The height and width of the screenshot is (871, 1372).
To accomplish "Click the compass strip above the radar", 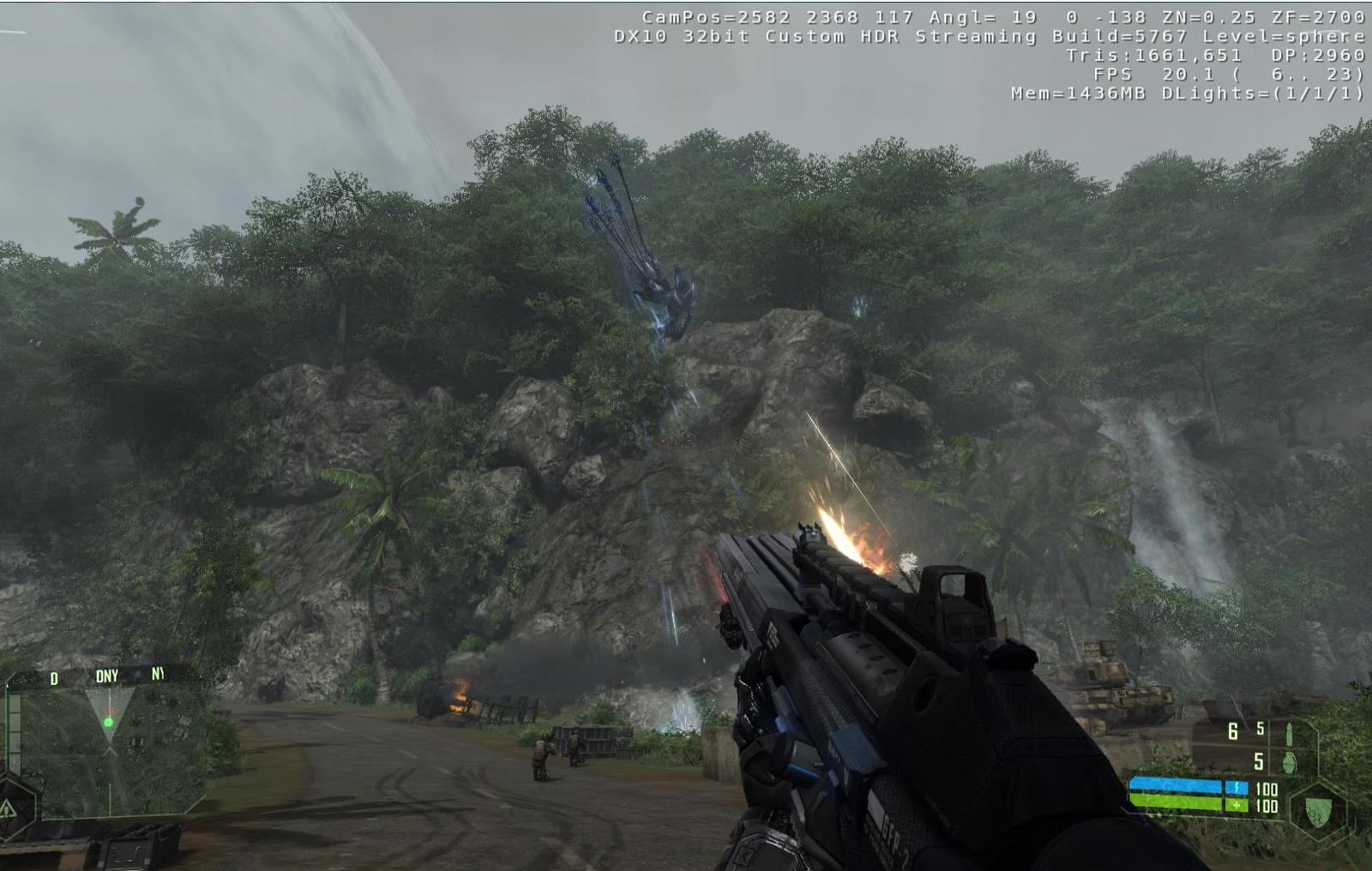I will (x=105, y=676).
